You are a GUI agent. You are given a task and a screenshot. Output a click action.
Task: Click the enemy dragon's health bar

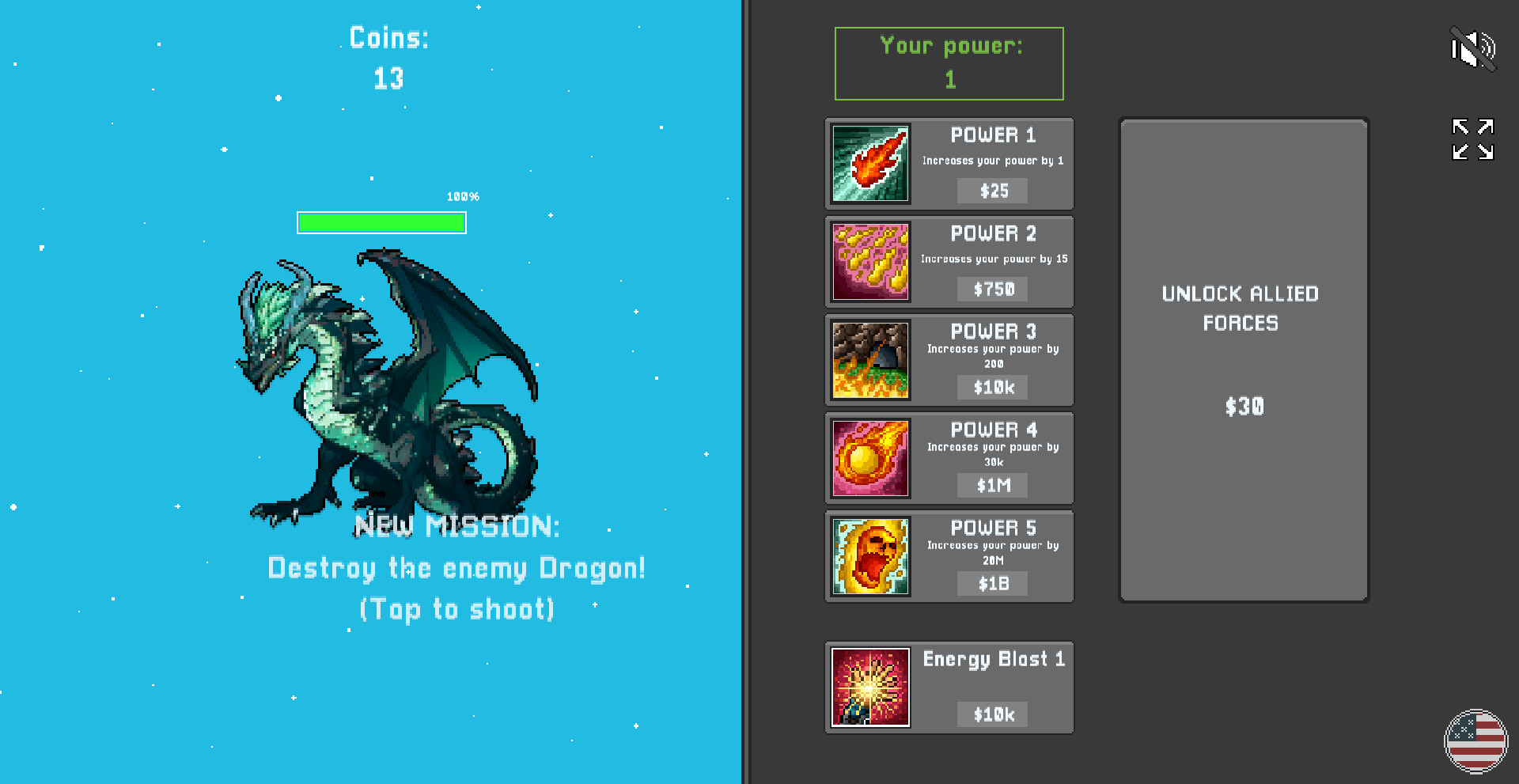[x=381, y=223]
